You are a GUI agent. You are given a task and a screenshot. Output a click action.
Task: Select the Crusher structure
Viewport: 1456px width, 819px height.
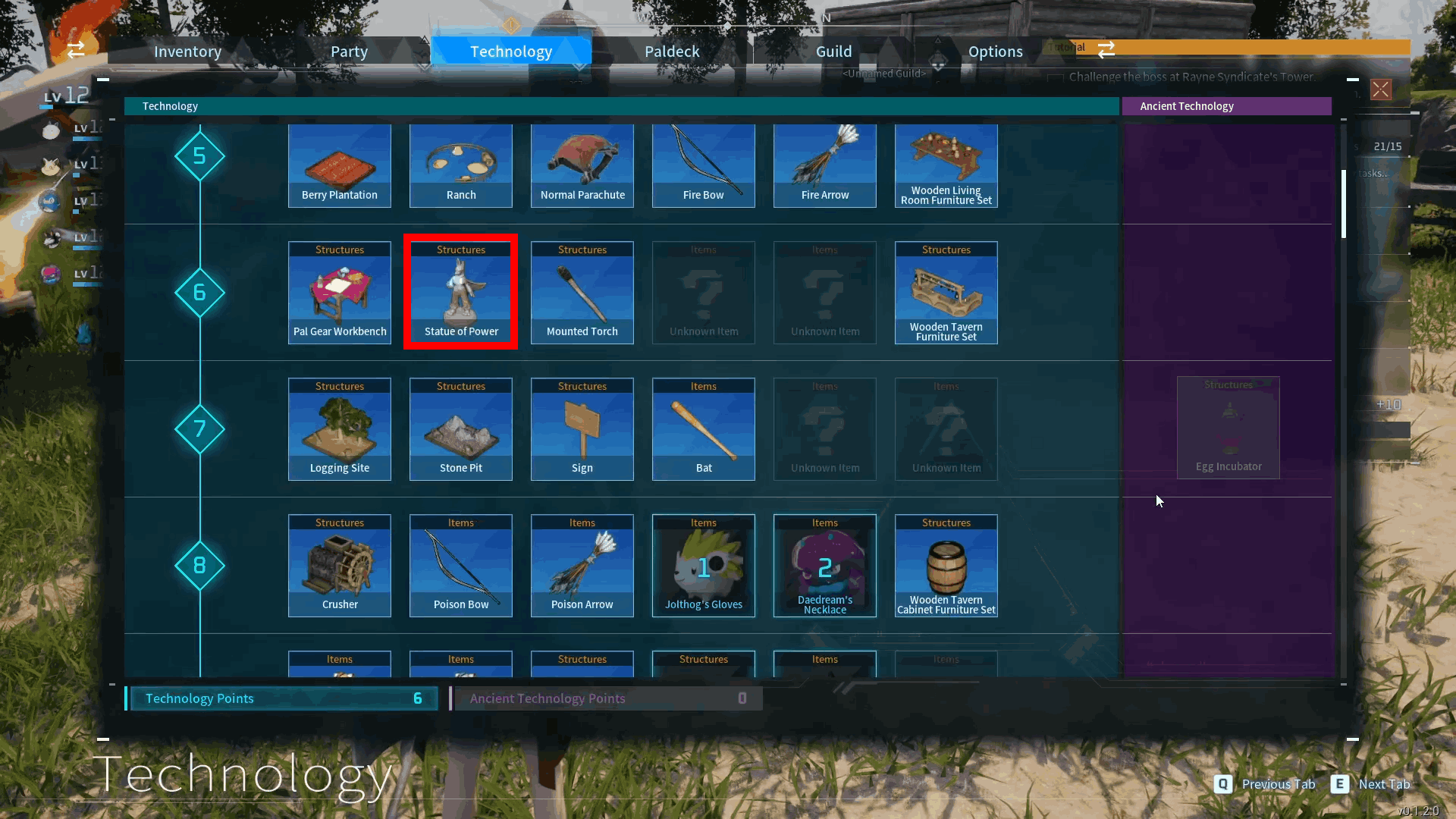pos(340,566)
